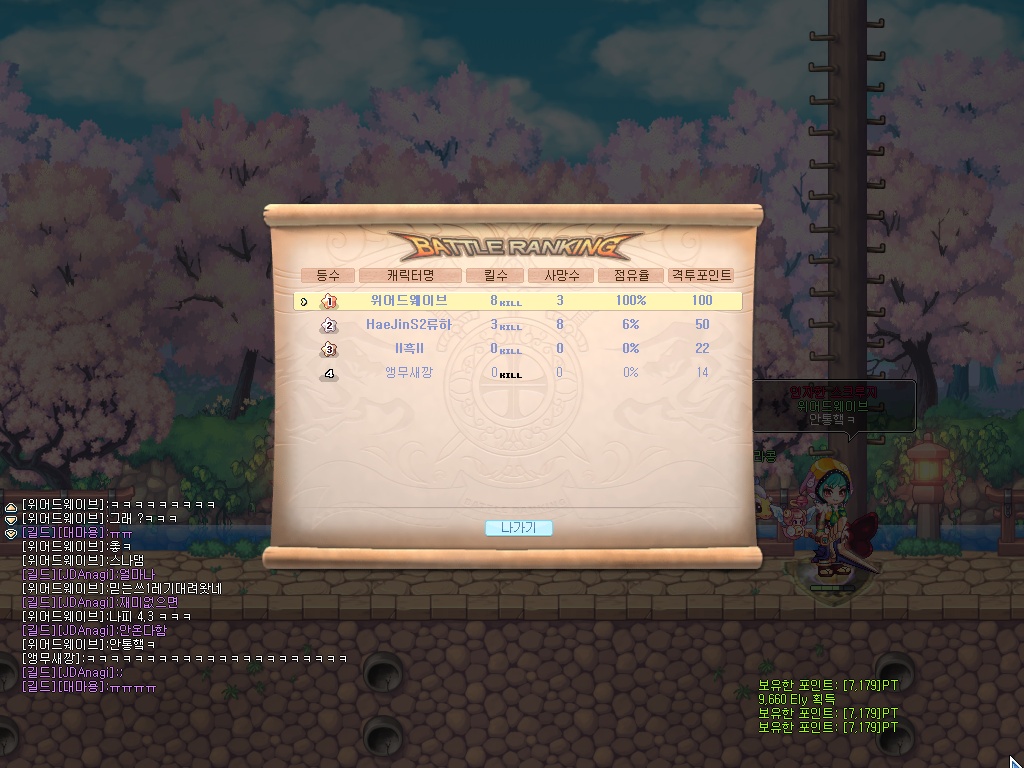This screenshot has width=1024, height=768.
Task: Select the HaeJinS2류하 ranking row
Action: pyautogui.click(x=519, y=324)
